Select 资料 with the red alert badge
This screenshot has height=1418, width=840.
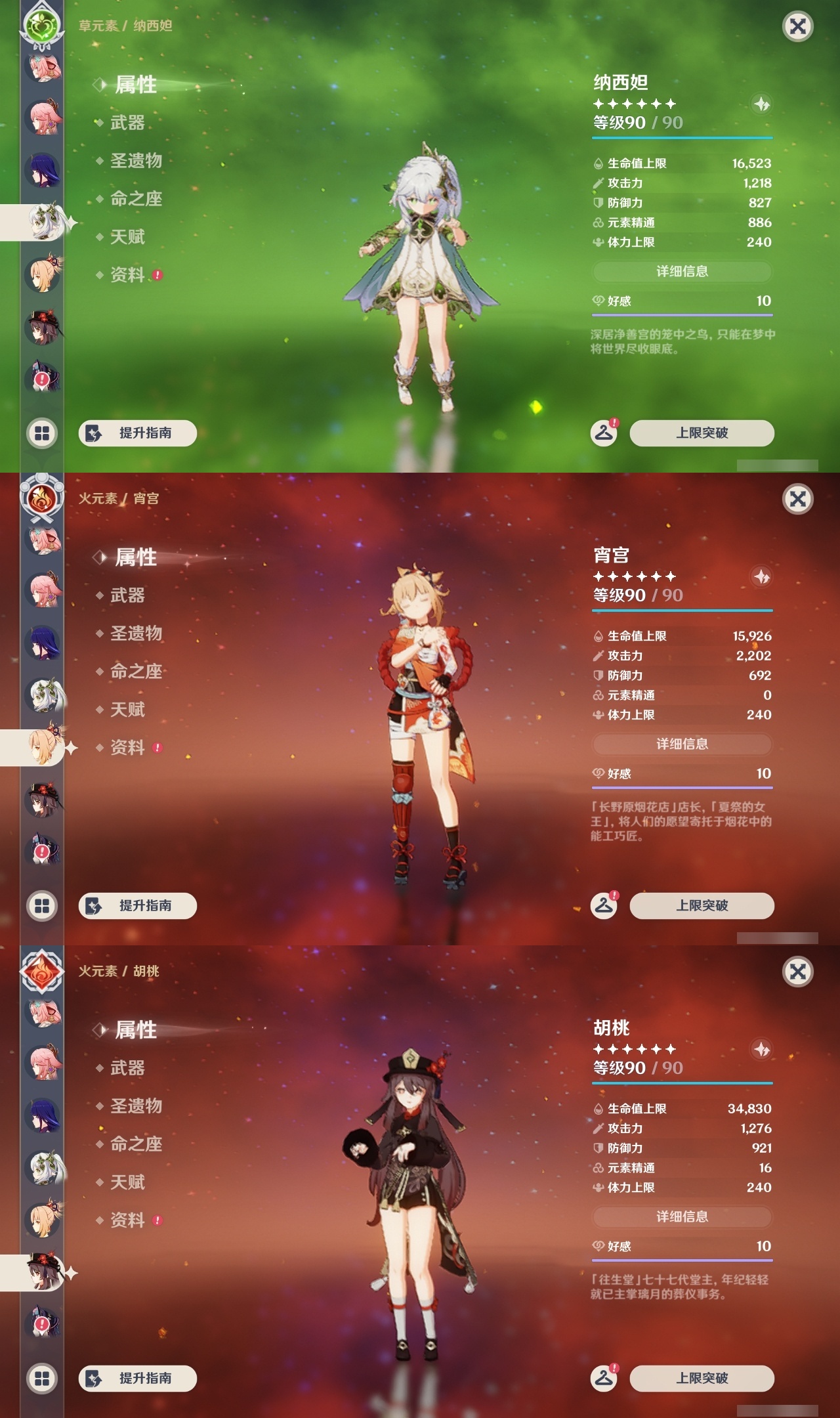[129, 276]
